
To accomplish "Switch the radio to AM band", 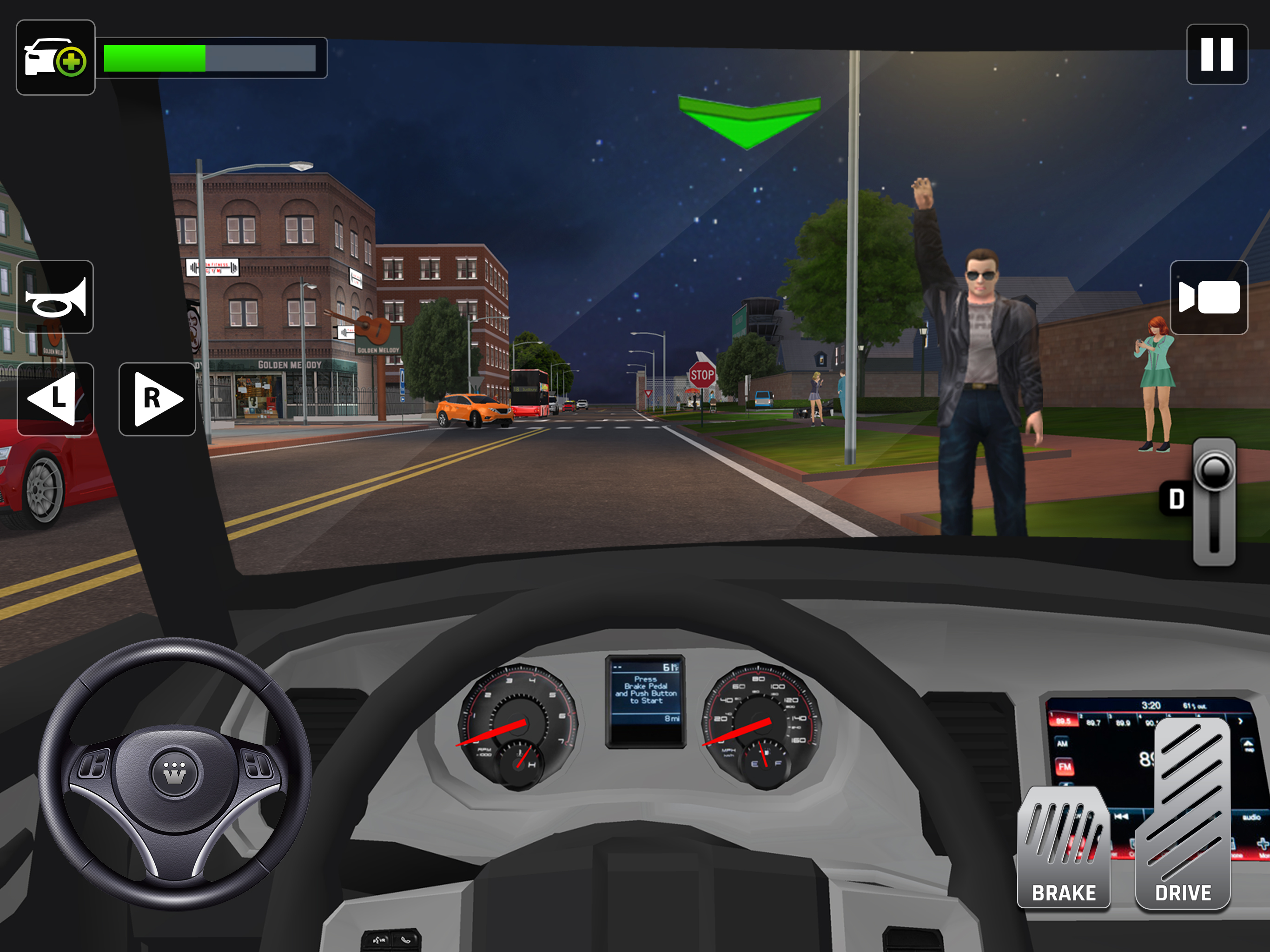I will (1062, 744).
